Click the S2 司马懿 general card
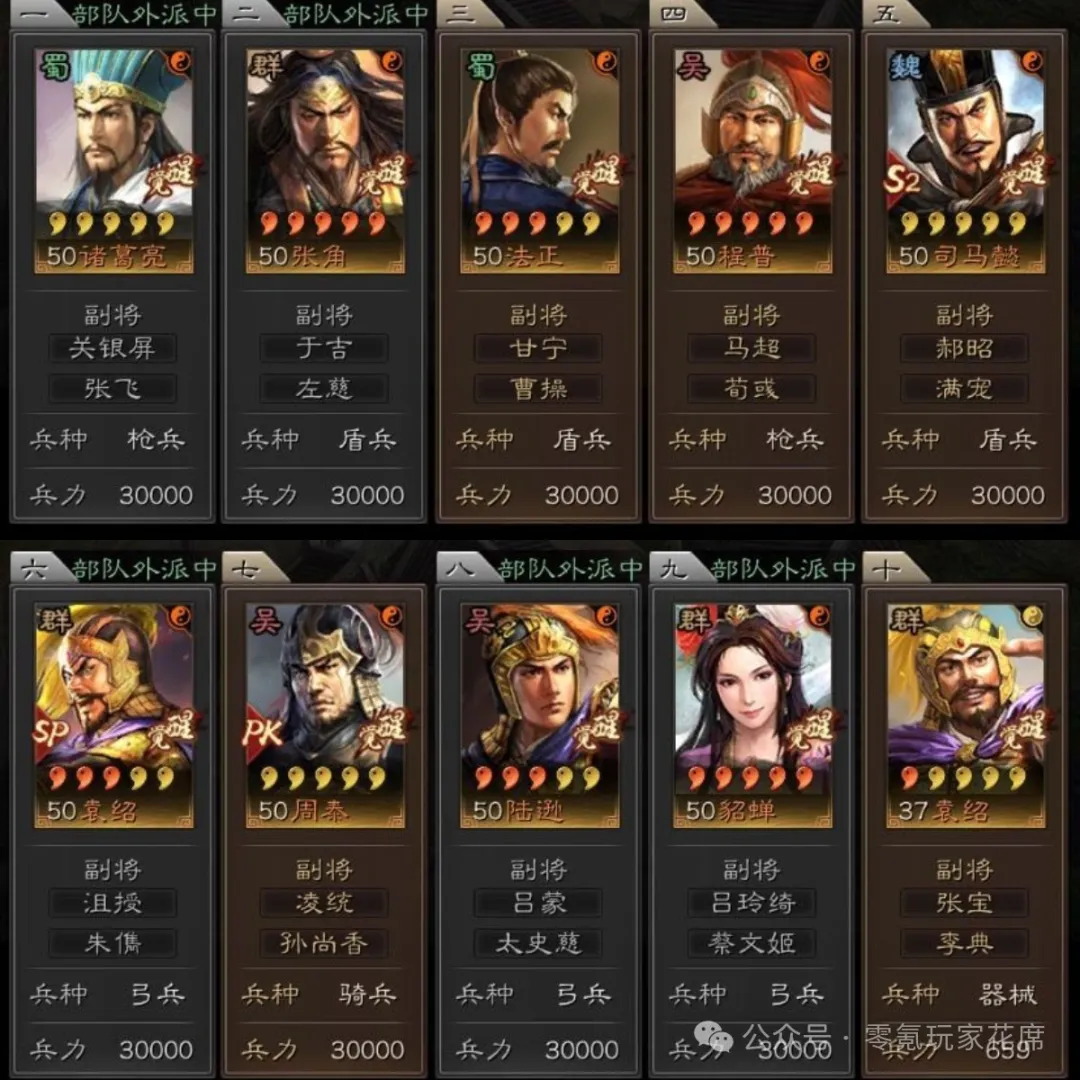The image size is (1080, 1080). click(965, 160)
